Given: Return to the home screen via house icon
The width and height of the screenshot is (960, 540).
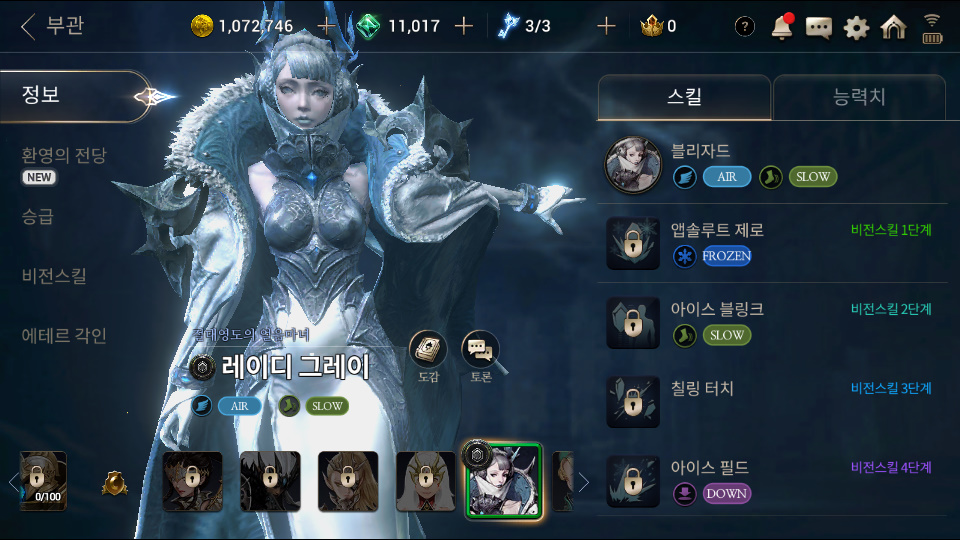Looking at the screenshot, I should point(893,27).
